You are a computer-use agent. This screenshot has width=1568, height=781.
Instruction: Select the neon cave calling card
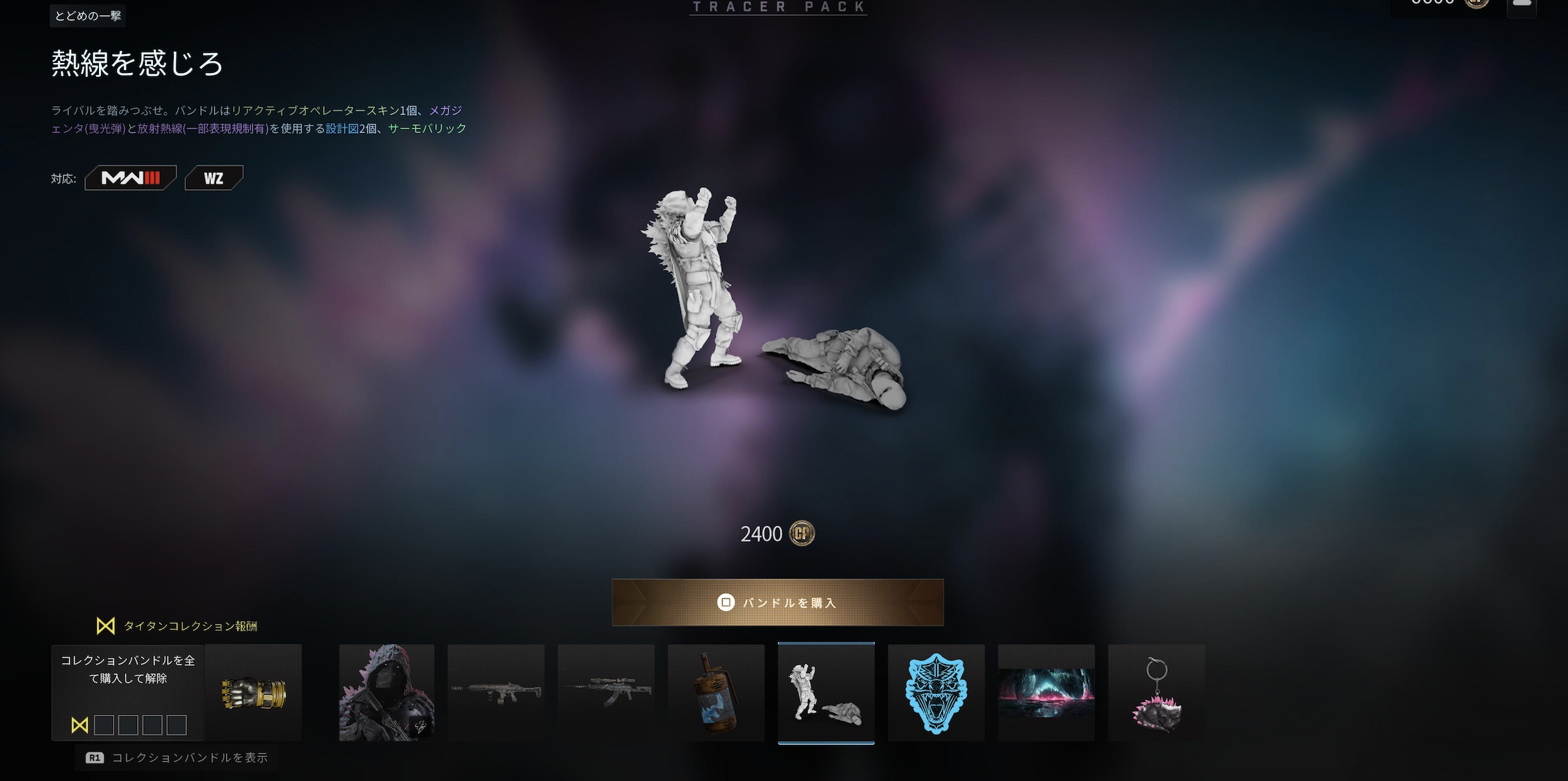[1046, 693]
